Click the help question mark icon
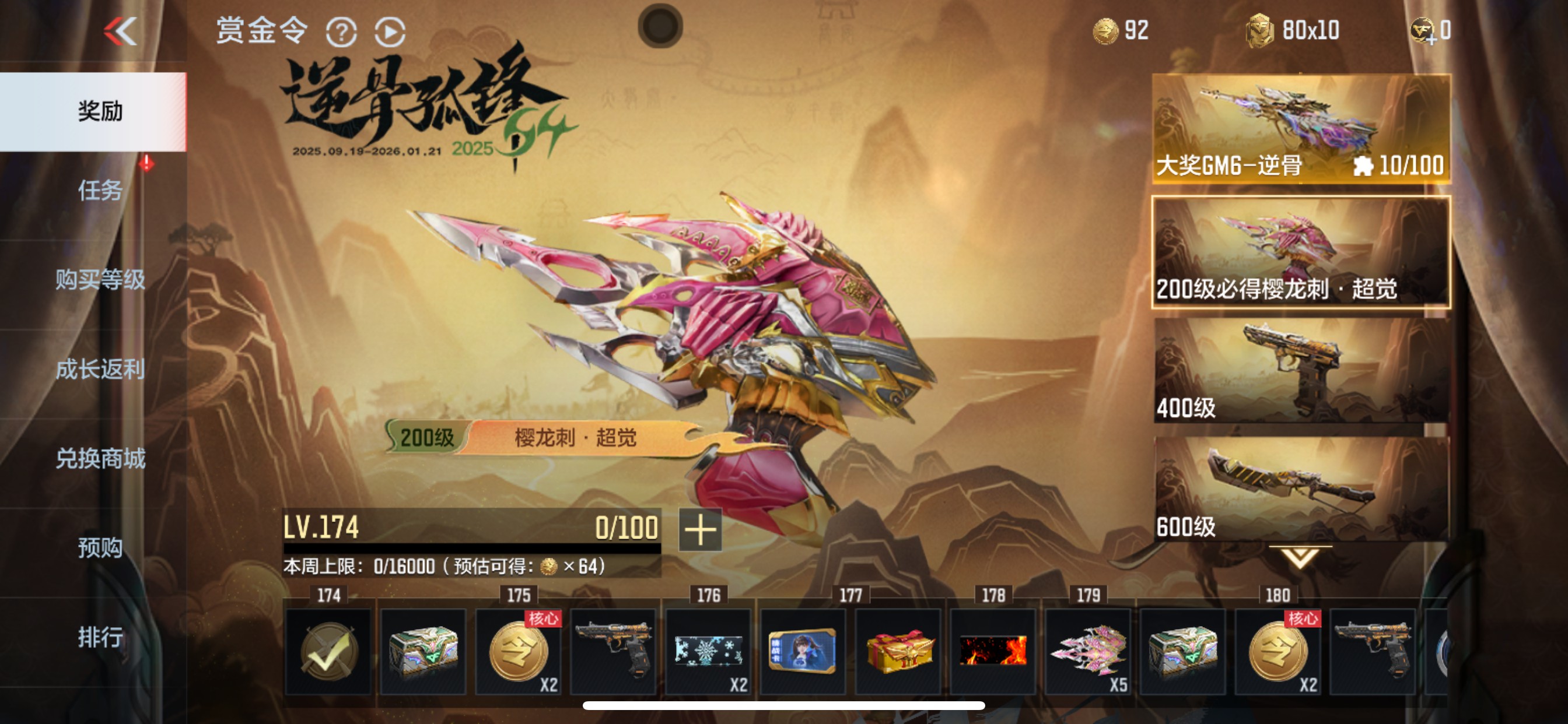This screenshot has height=724, width=1568. click(341, 31)
